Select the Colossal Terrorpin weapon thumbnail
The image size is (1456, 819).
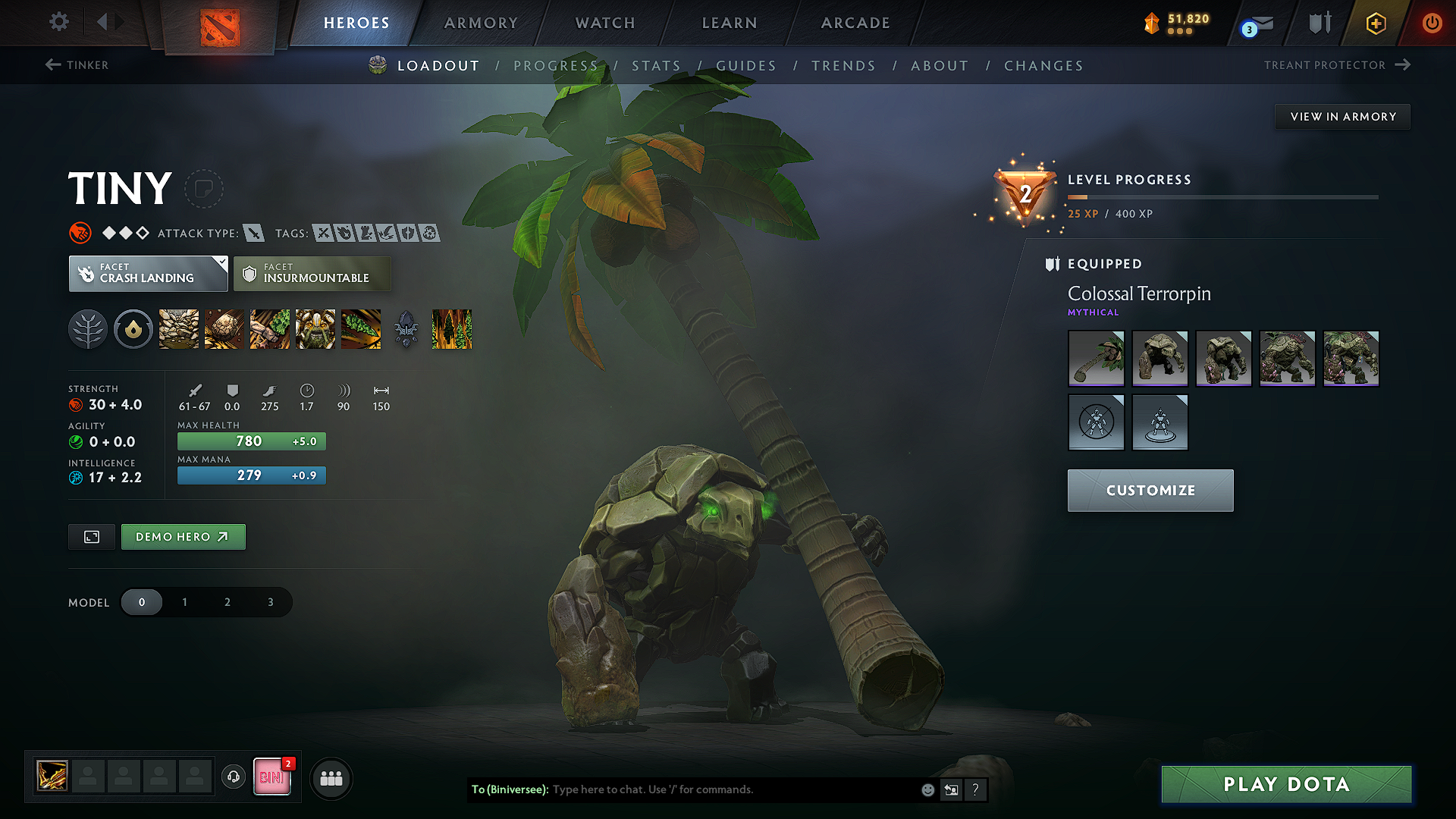pyautogui.click(x=1096, y=358)
